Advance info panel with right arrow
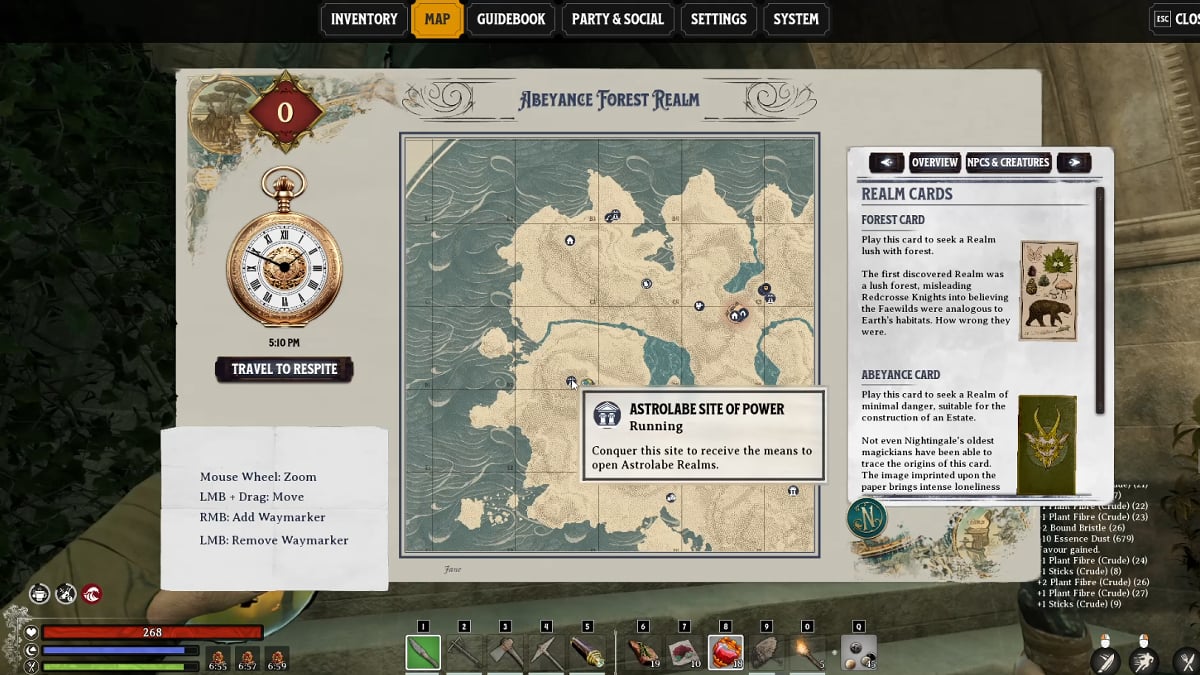Screen dimensions: 1200x675 click(x=1074, y=162)
